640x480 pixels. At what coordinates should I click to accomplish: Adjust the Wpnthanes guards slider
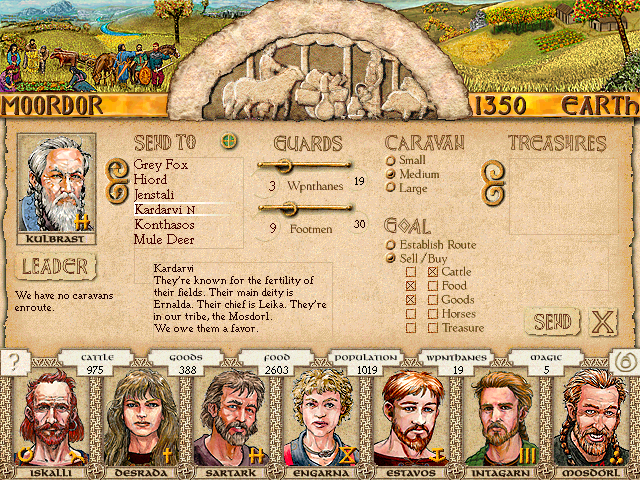[x=281, y=165]
